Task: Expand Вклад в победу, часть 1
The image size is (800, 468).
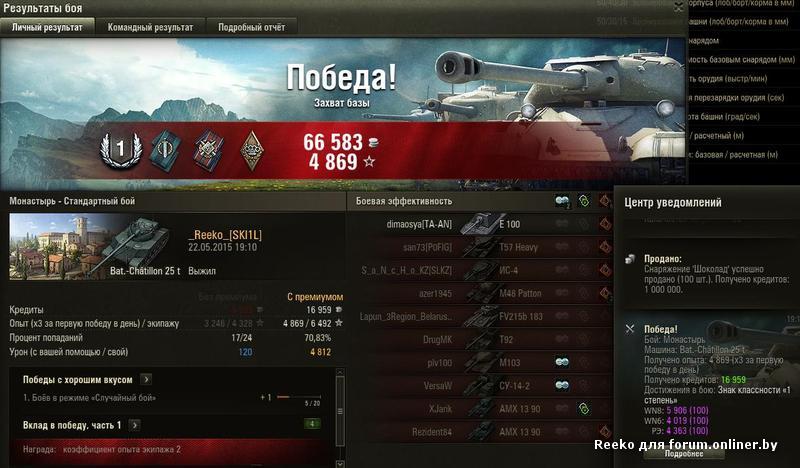Action: click(133, 425)
